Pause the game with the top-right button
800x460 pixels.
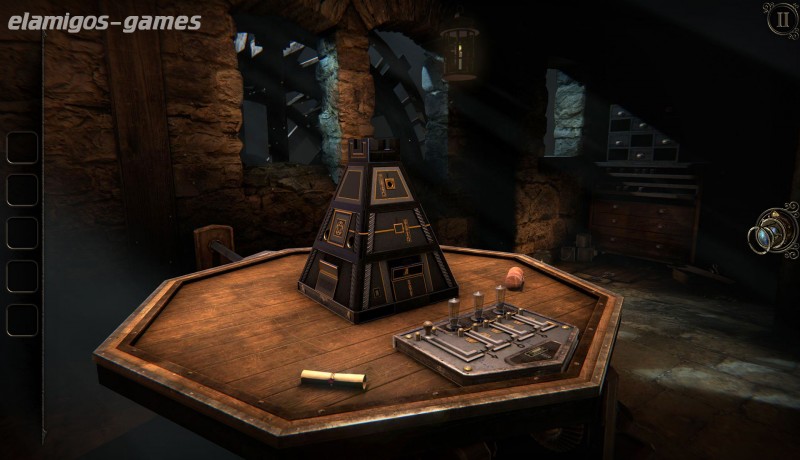coord(781,19)
